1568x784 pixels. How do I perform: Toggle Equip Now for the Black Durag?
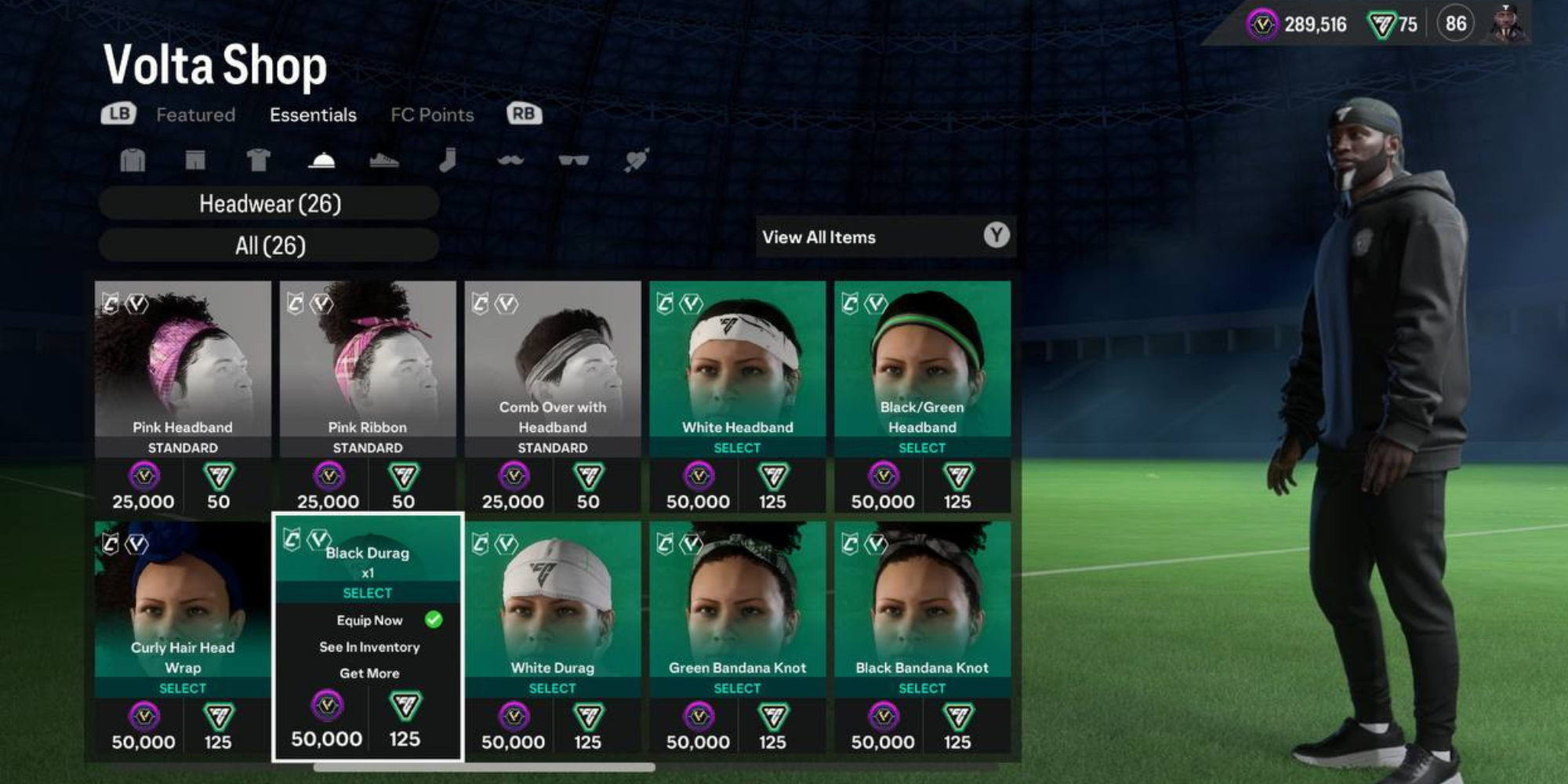(x=368, y=619)
